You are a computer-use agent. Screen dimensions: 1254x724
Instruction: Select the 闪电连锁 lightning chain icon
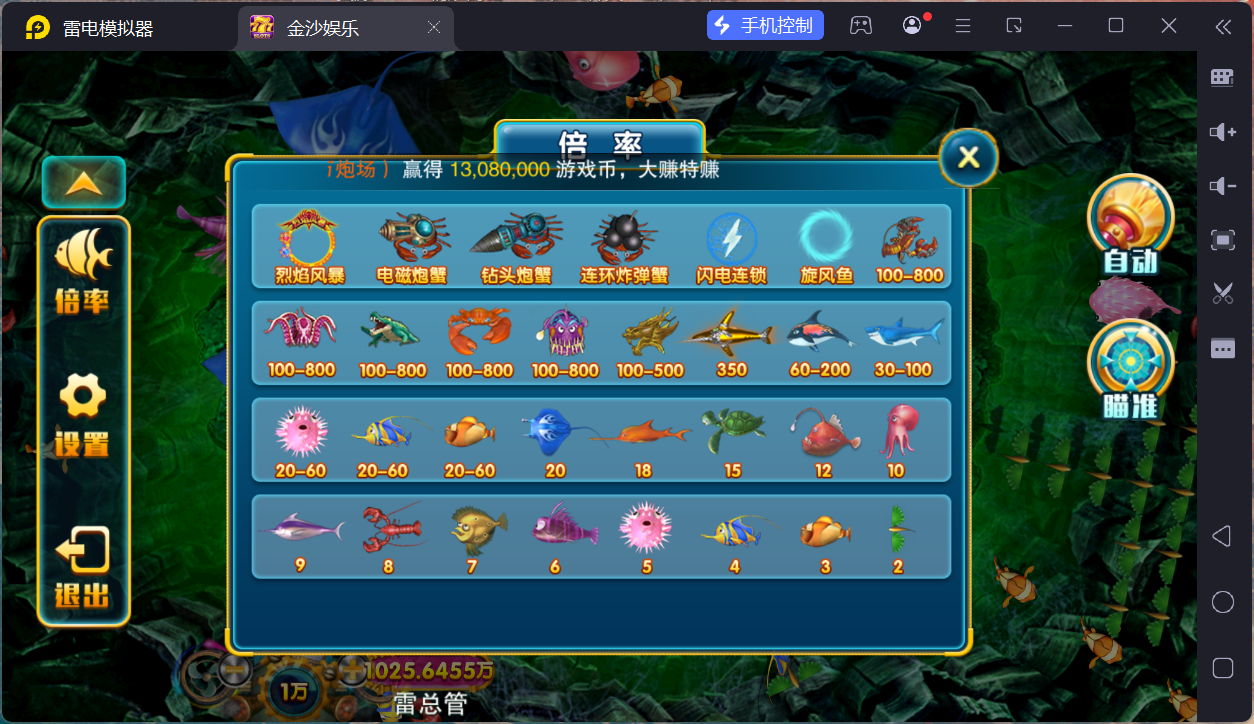pos(731,240)
